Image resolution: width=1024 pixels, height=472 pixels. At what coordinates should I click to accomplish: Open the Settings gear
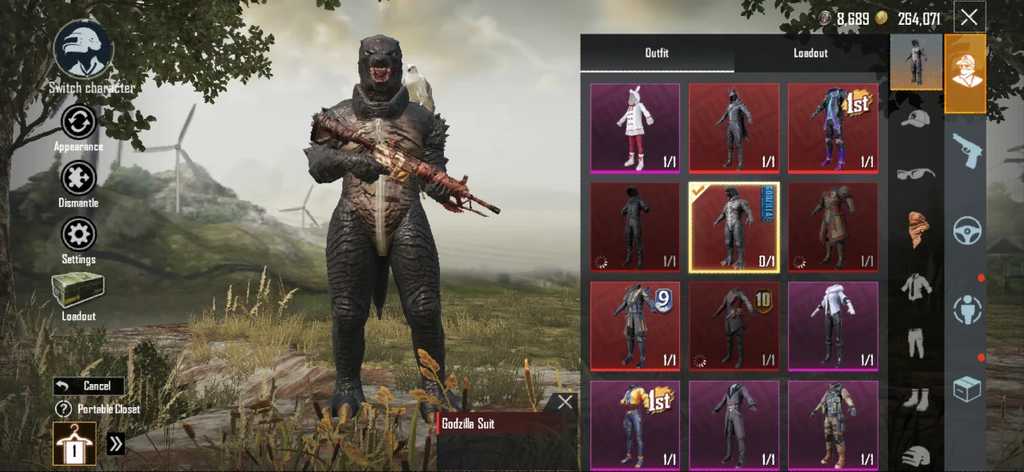[78, 235]
